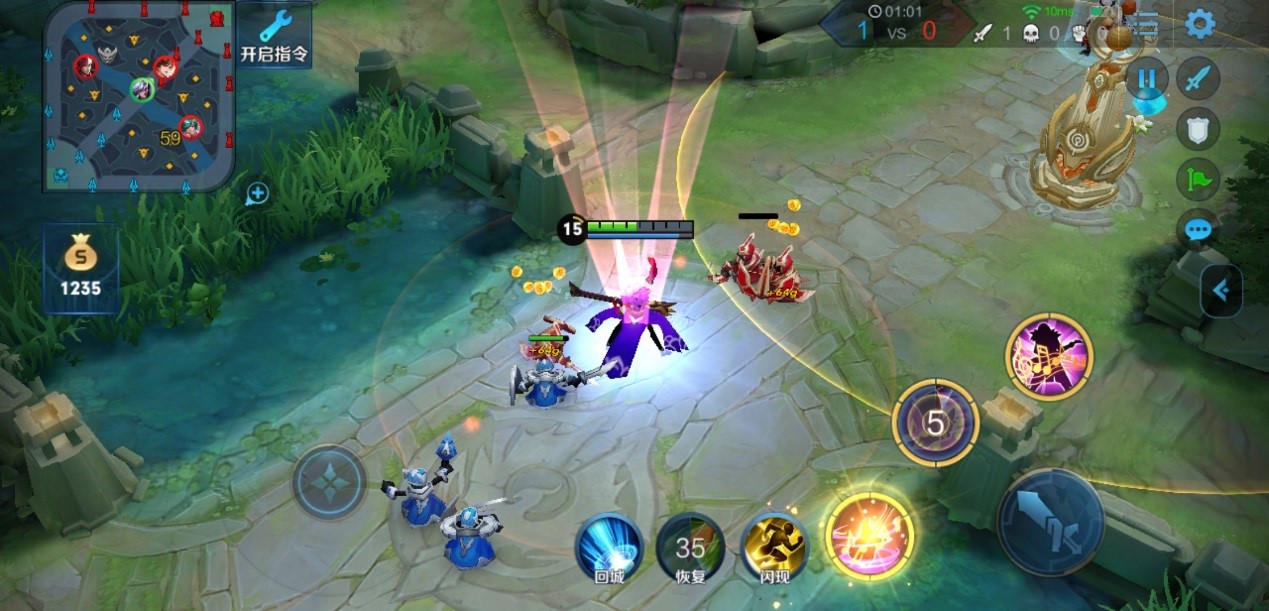Viewport: 1269px width, 611px height.
Task: Click the minimap
Action: [x=139, y=96]
